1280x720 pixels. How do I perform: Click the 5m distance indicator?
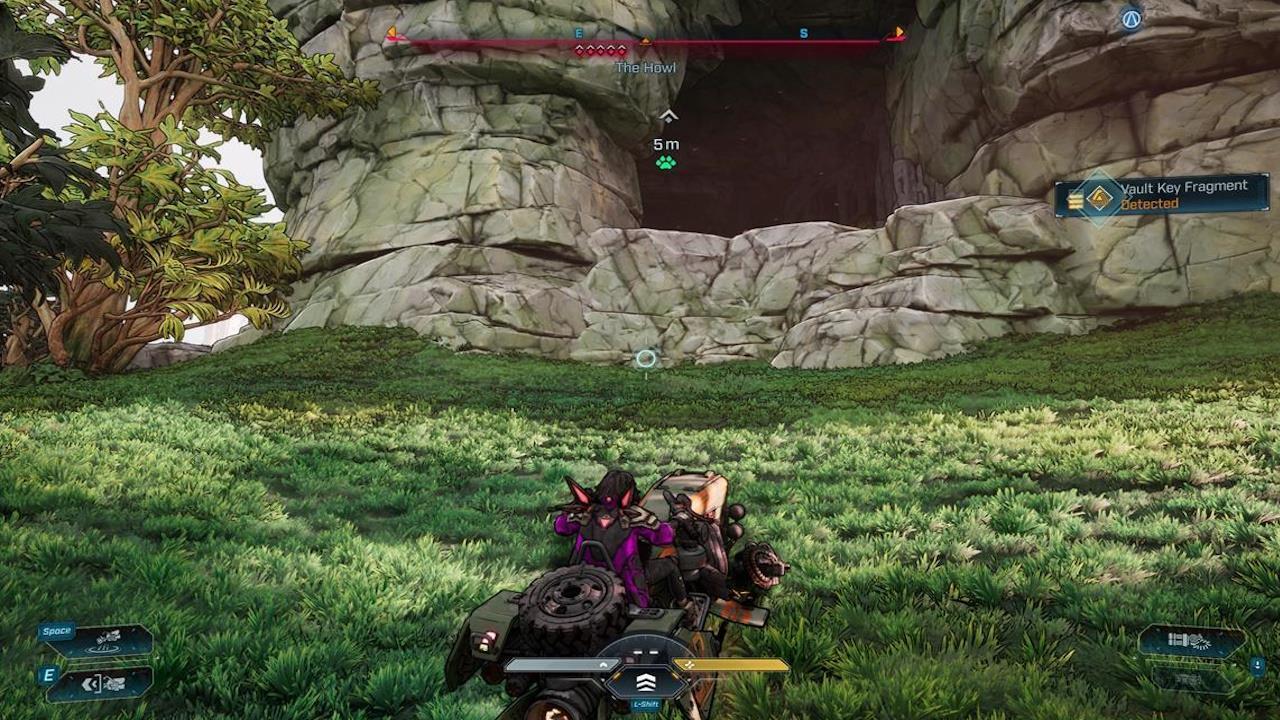665,142
